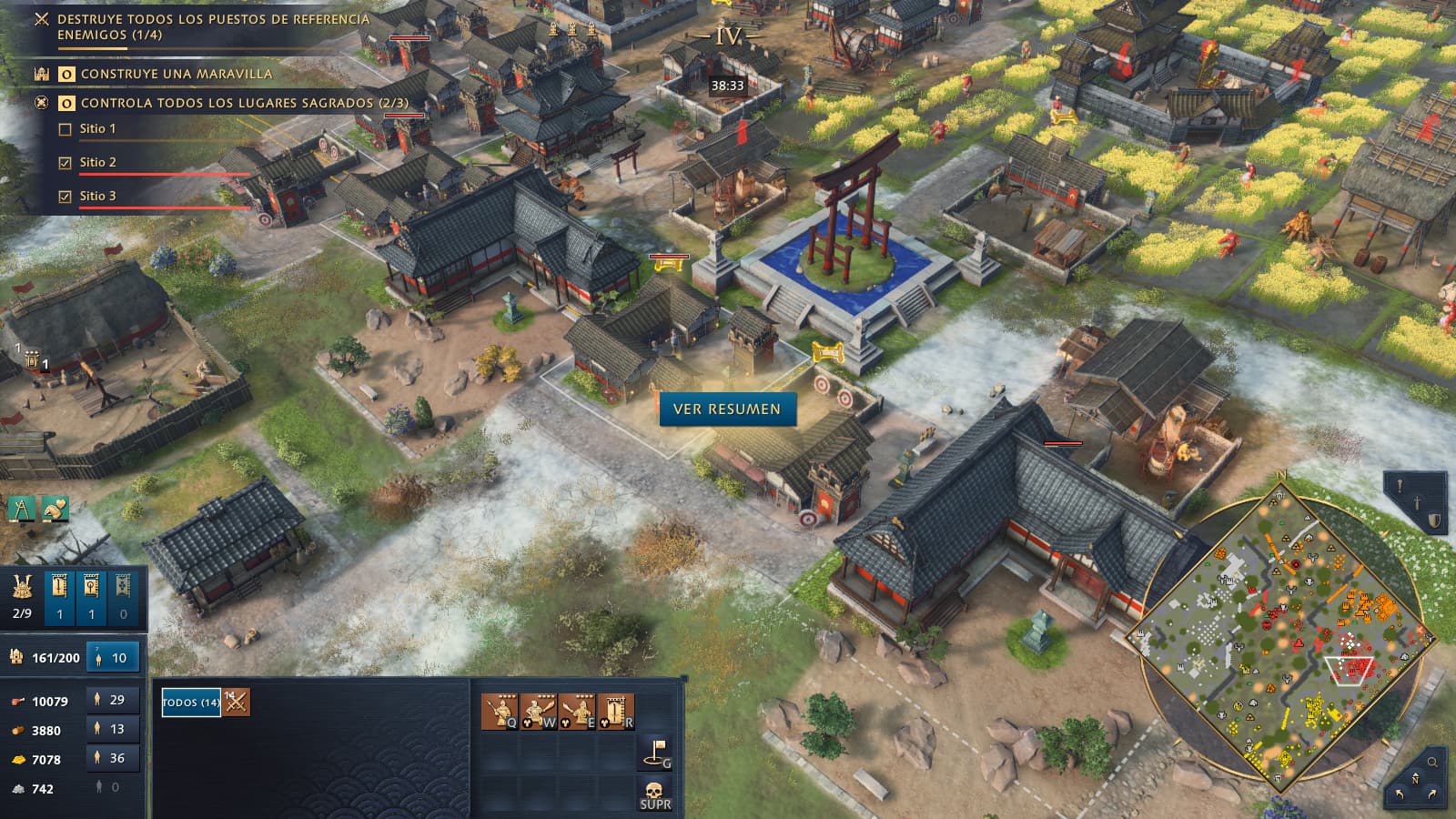This screenshot has height=819, width=1456.
Task: Select the 36 gold villagers button
Action: click(x=112, y=758)
